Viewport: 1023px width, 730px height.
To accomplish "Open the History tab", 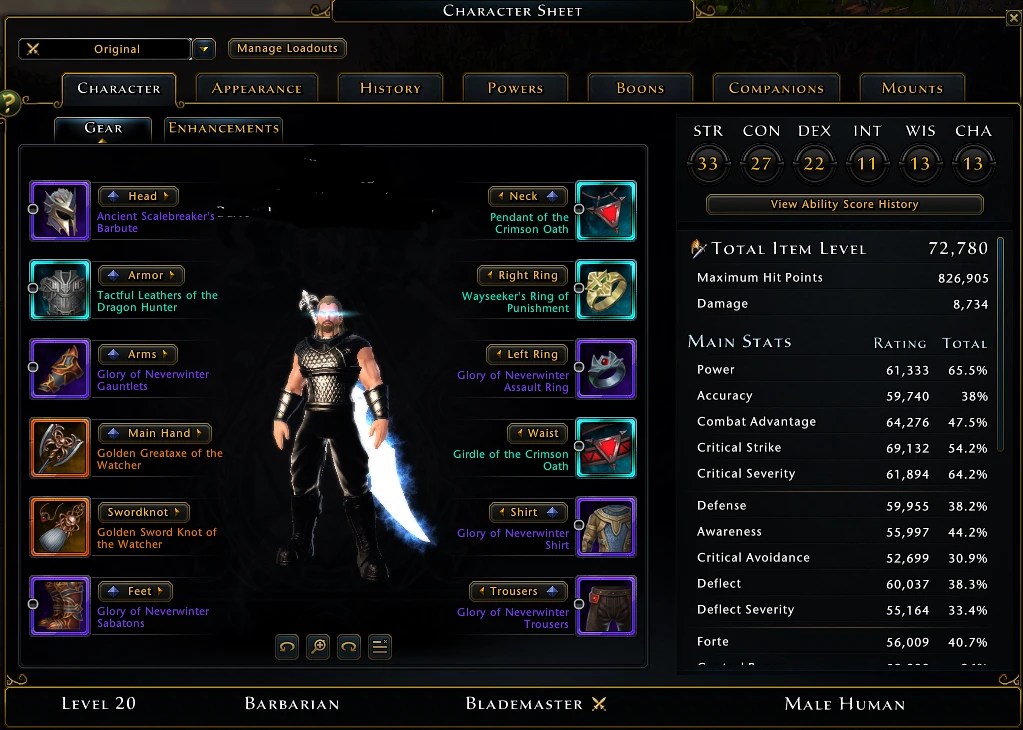I will pyautogui.click(x=390, y=88).
